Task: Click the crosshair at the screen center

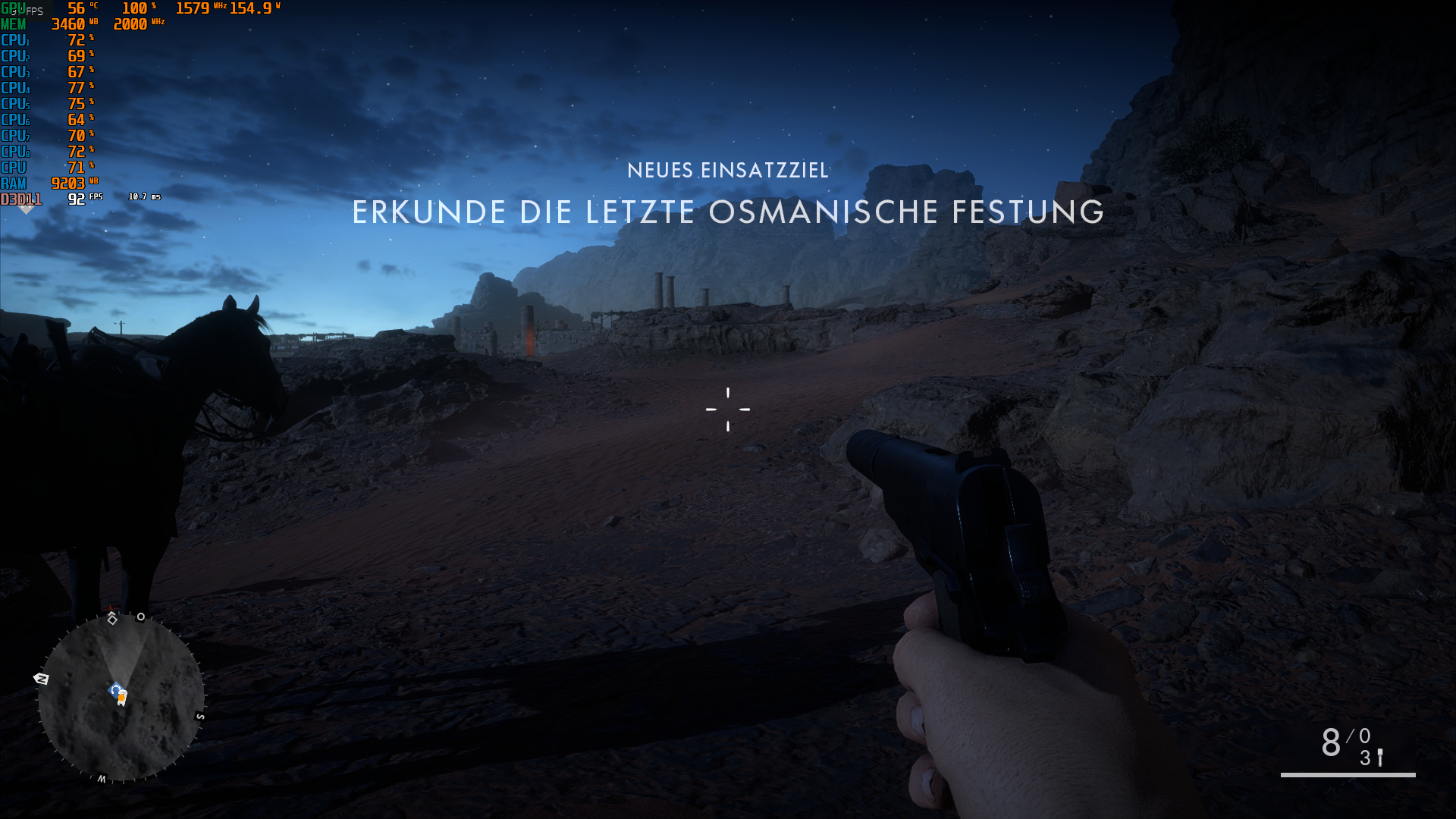Action: tap(728, 409)
